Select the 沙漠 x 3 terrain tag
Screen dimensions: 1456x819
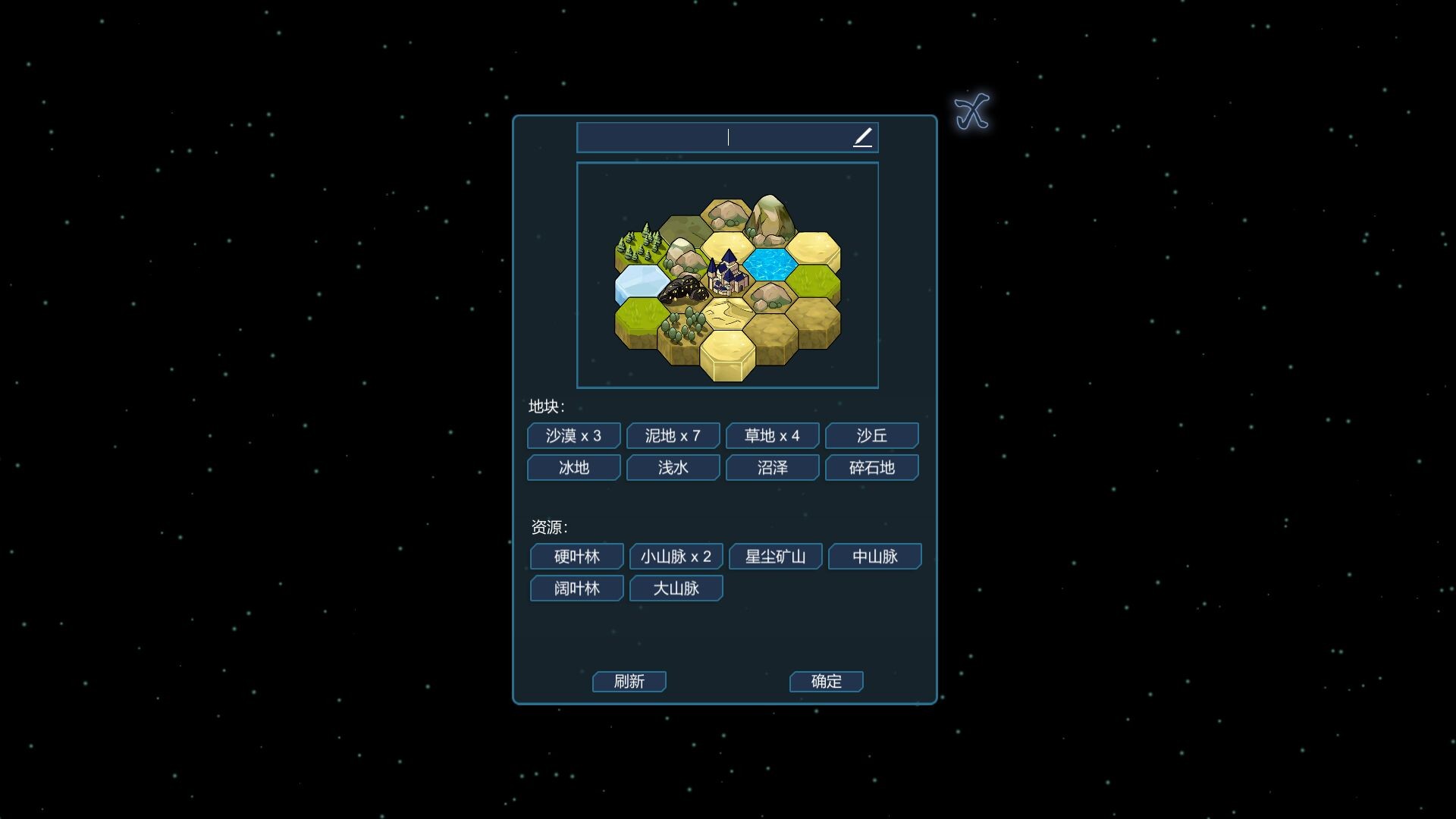pos(574,436)
